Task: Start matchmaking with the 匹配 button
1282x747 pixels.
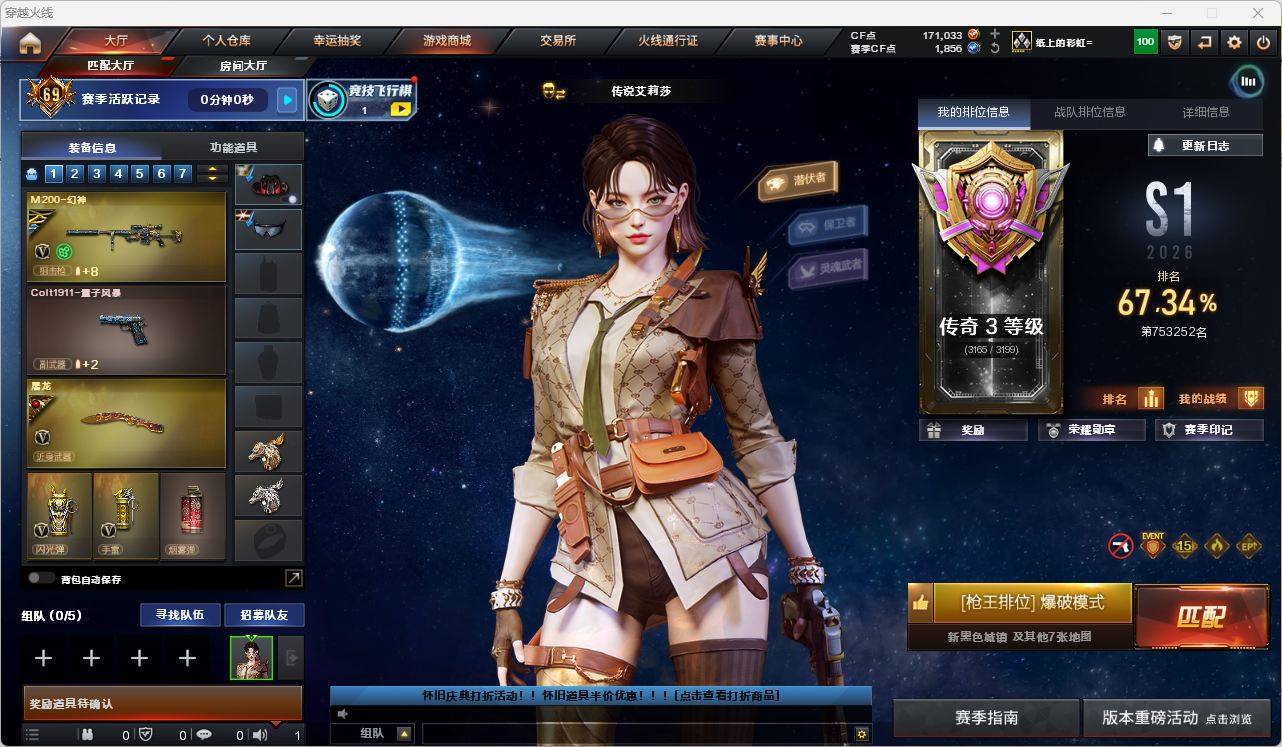Action: pyautogui.click(x=1200, y=616)
